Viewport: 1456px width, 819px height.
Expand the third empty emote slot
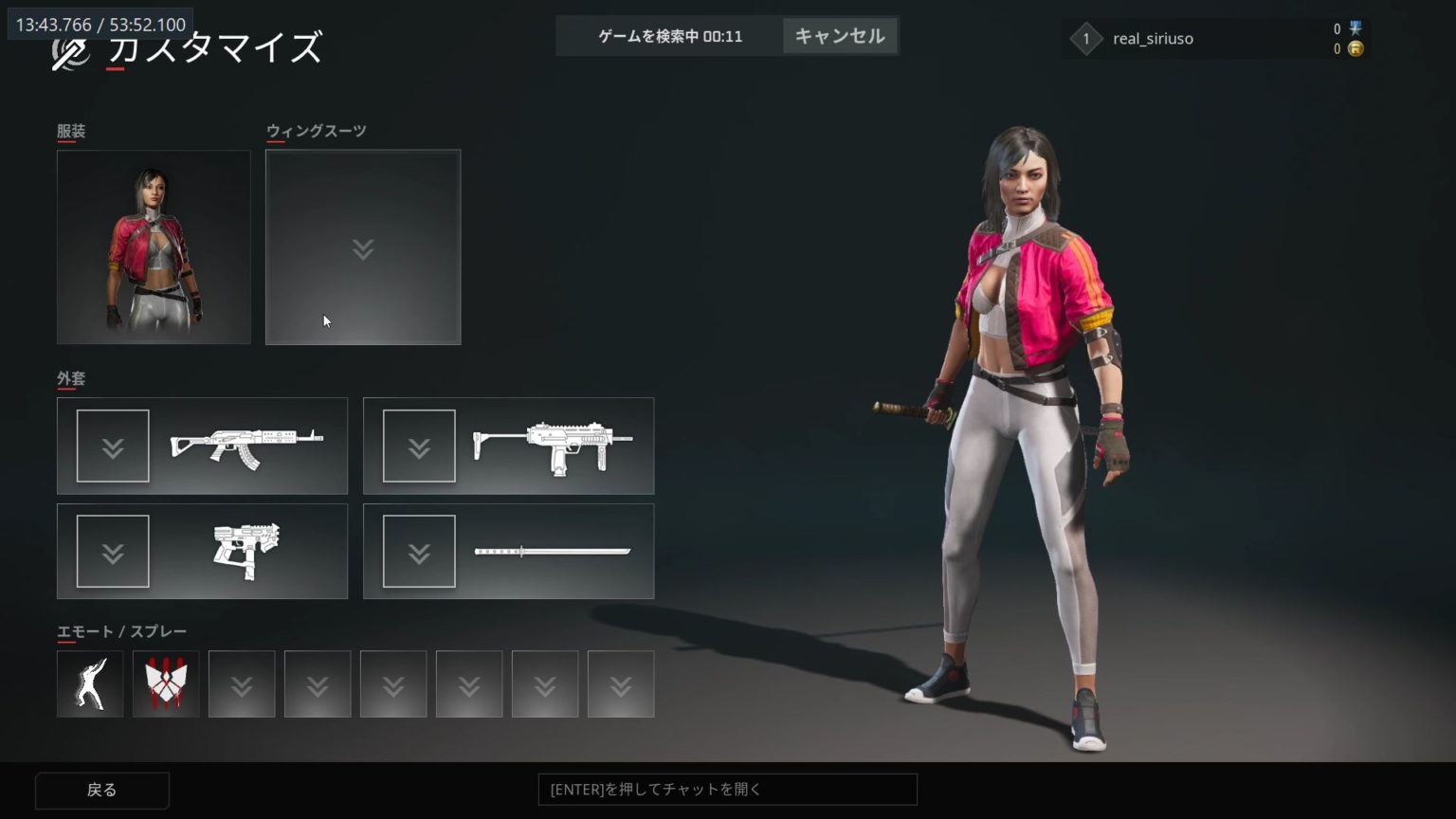(242, 682)
